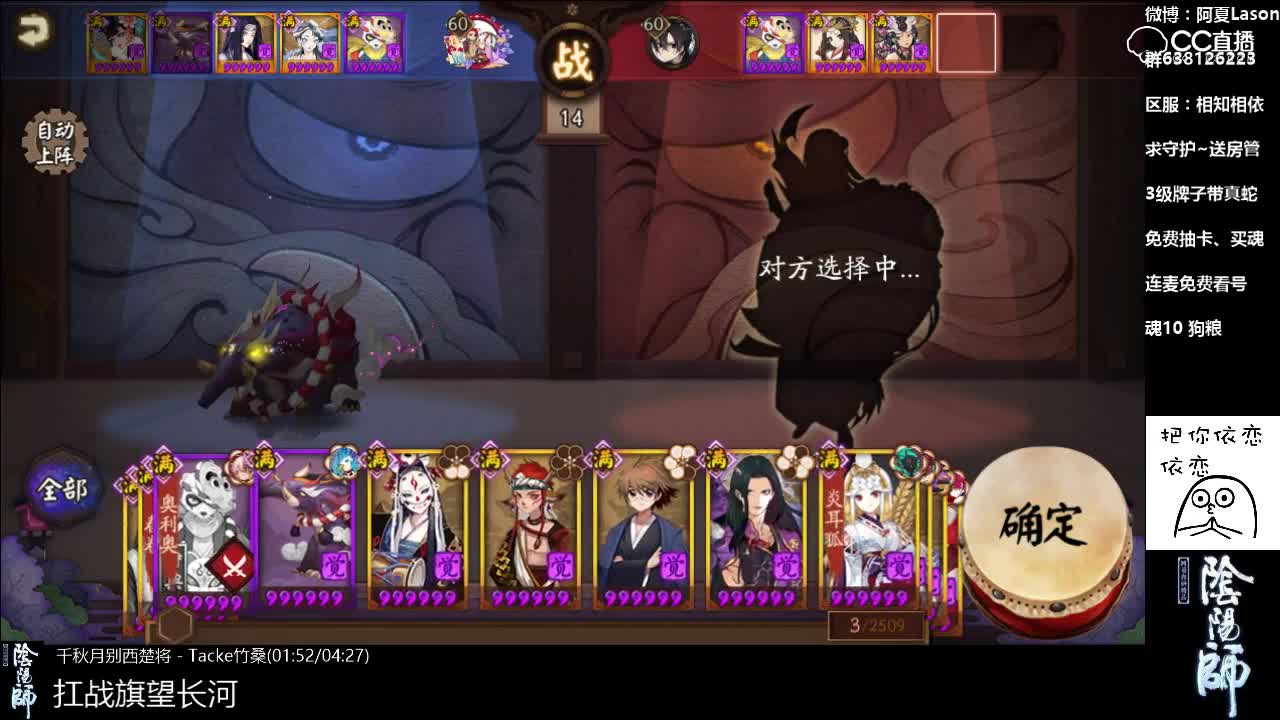Click the song progress time 01:52/04:27
The image size is (1280, 720).
(x=320, y=658)
